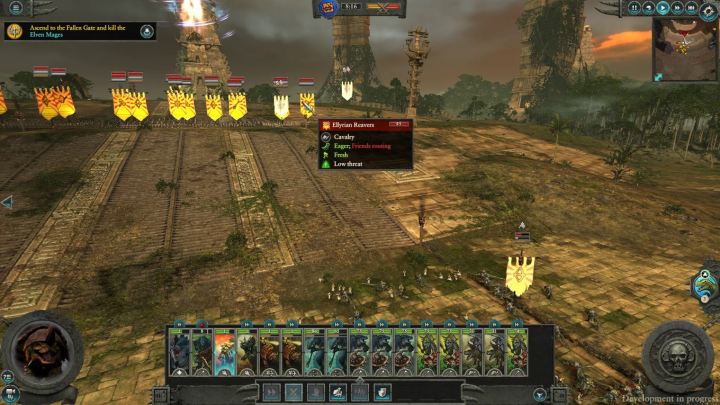Open the camera compass button near minimap

click(x=706, y=10)
